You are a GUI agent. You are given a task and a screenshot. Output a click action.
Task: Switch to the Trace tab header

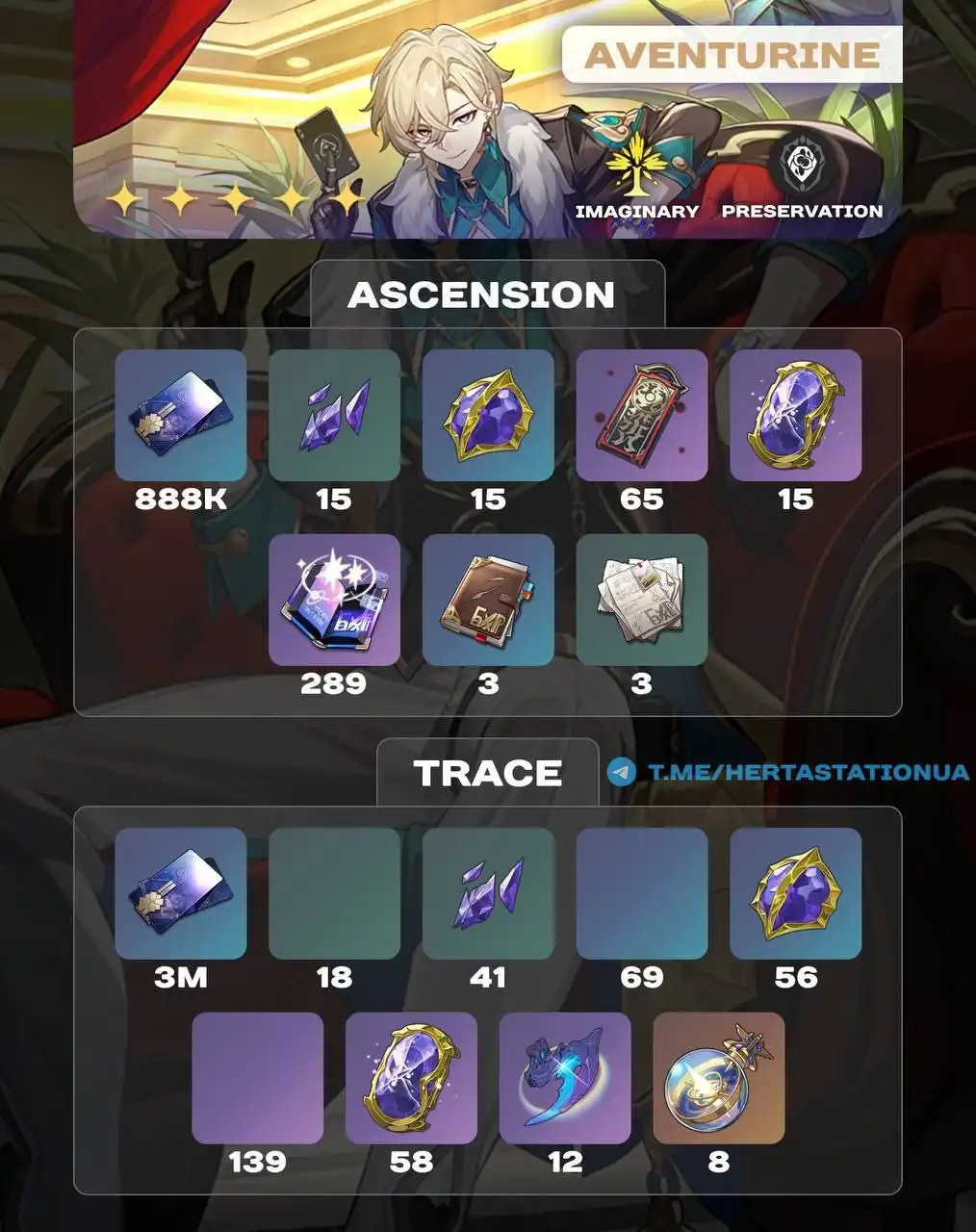coord(487,773)
